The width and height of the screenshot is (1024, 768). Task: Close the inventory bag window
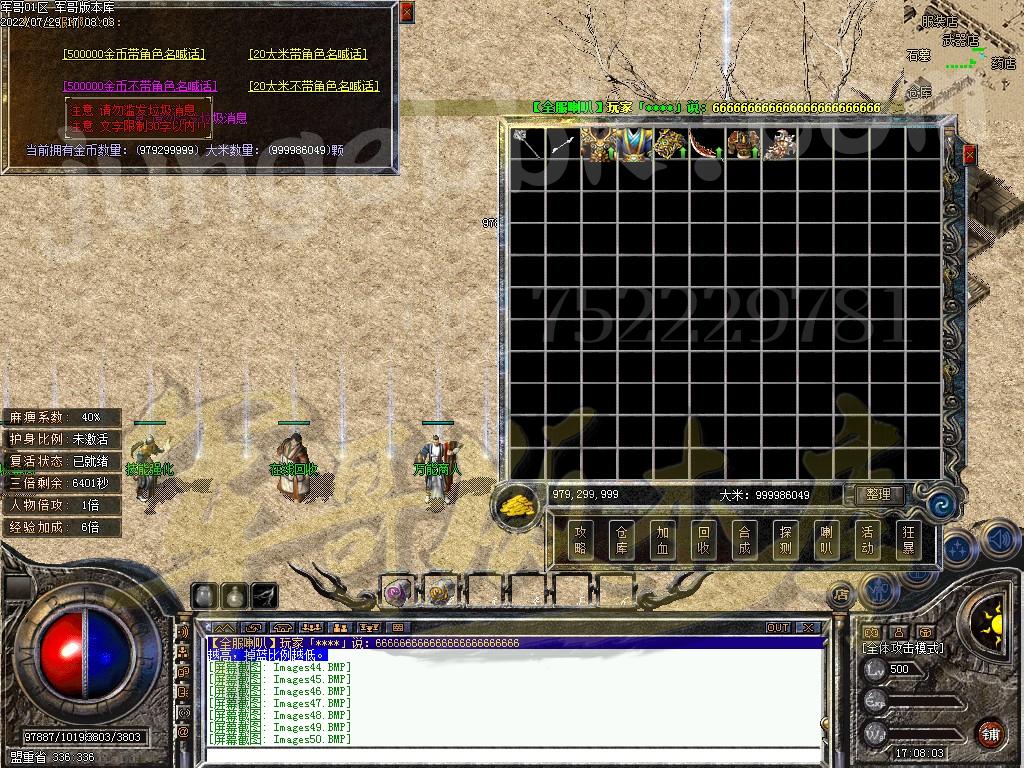click(968, 155)
